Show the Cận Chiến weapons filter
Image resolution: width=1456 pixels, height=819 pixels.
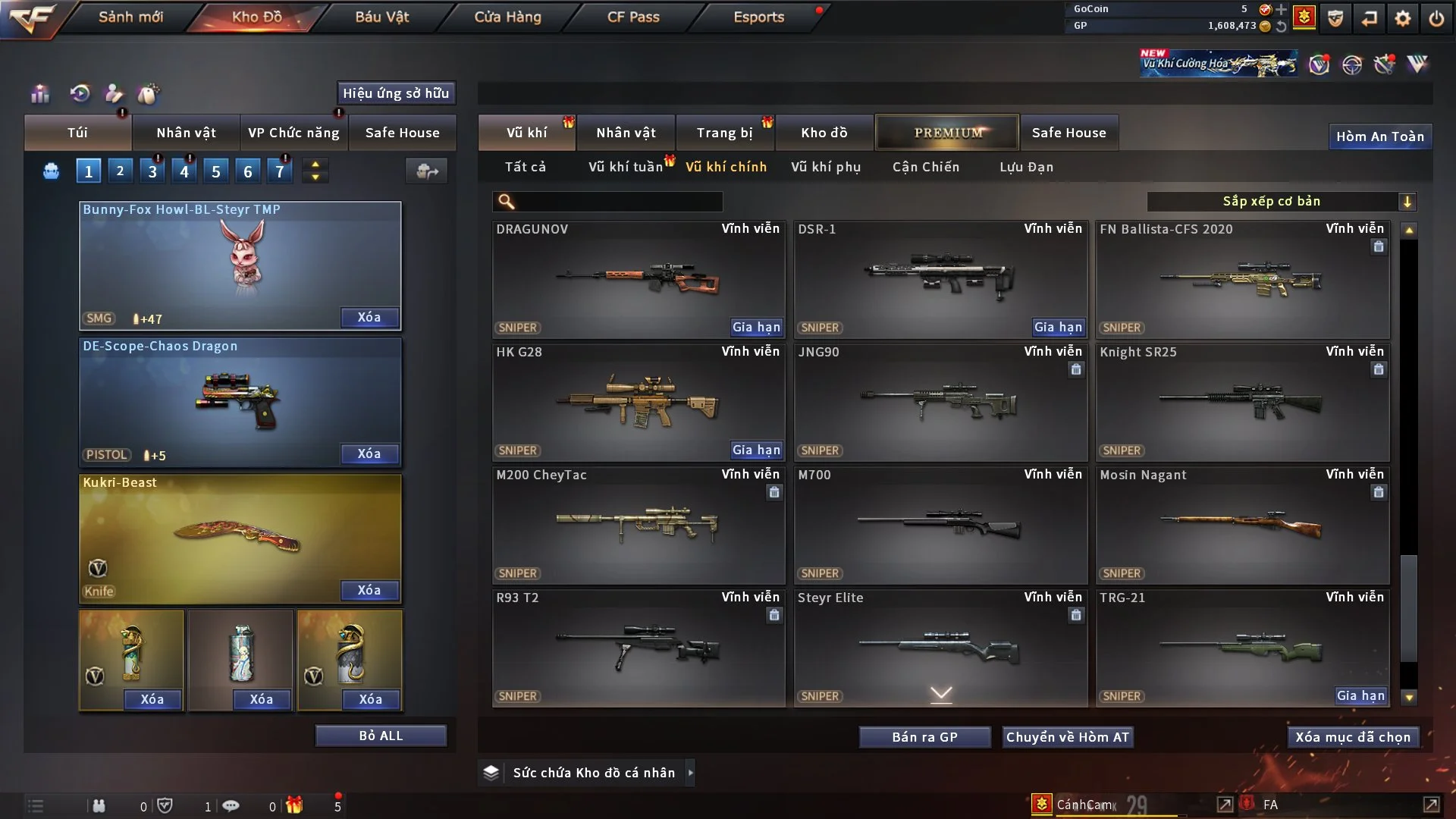(925, 167)
